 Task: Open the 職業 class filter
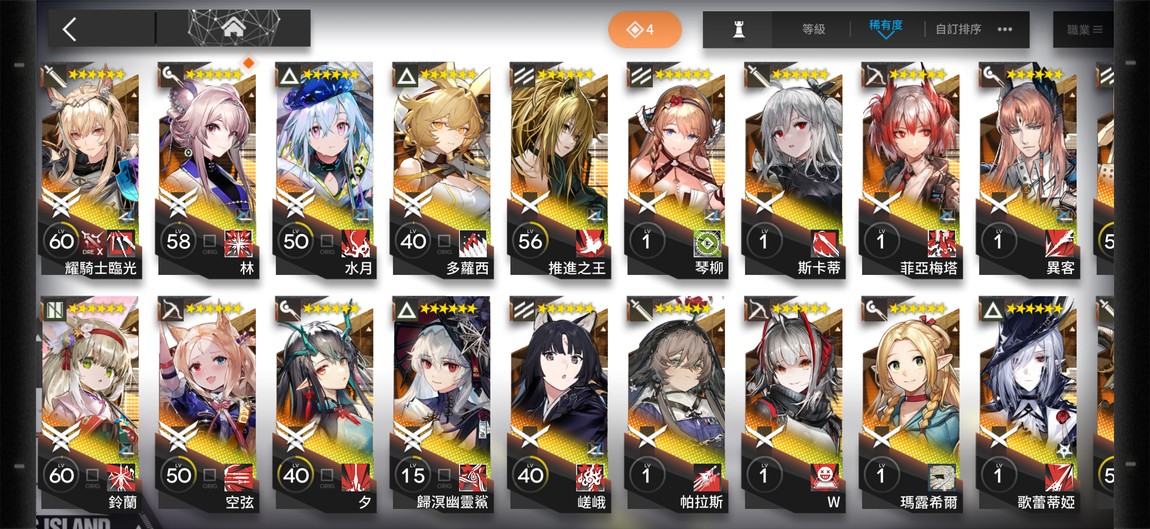click(x=1083, y=30)
